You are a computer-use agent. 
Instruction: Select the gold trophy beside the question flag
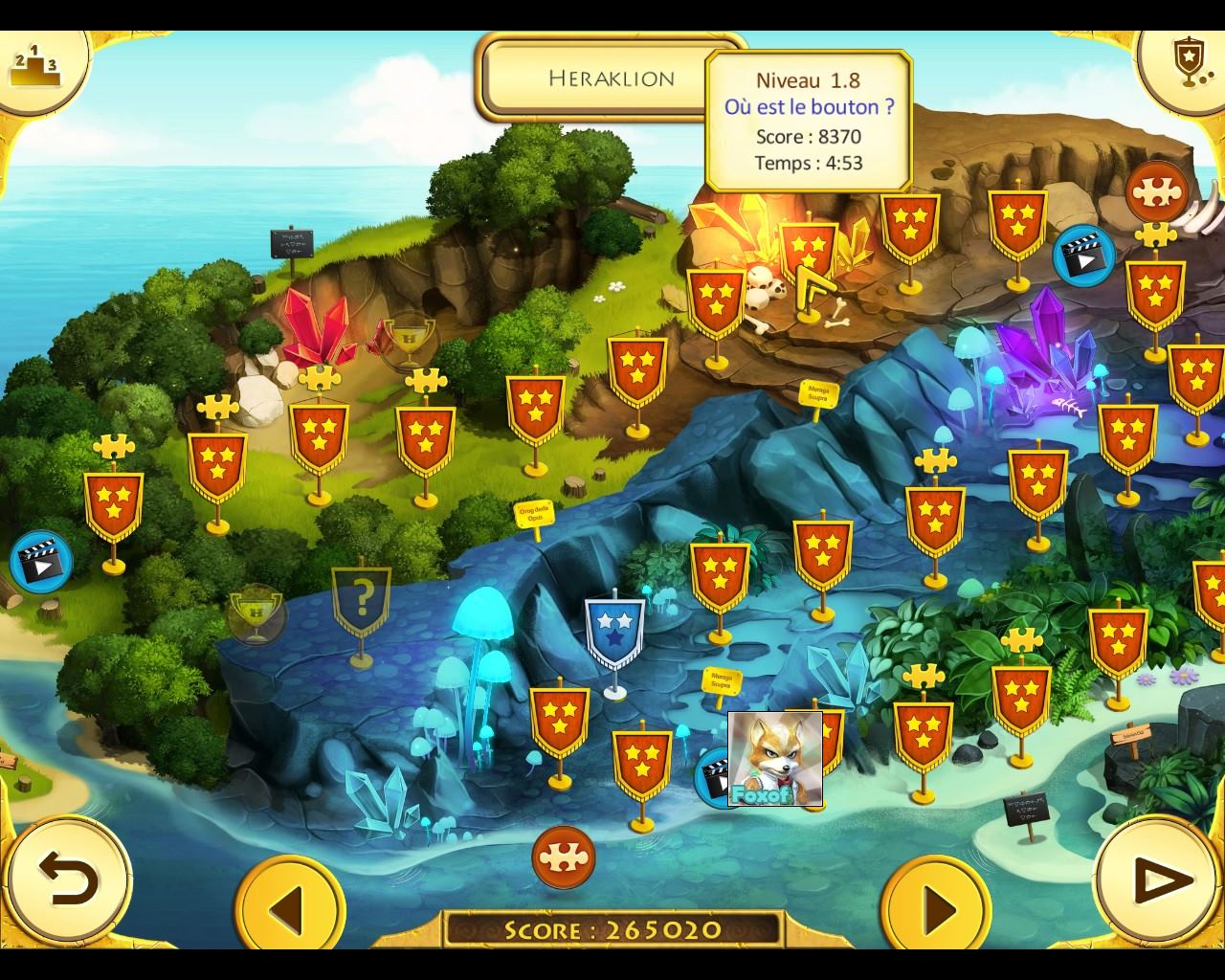click(256, 613)
